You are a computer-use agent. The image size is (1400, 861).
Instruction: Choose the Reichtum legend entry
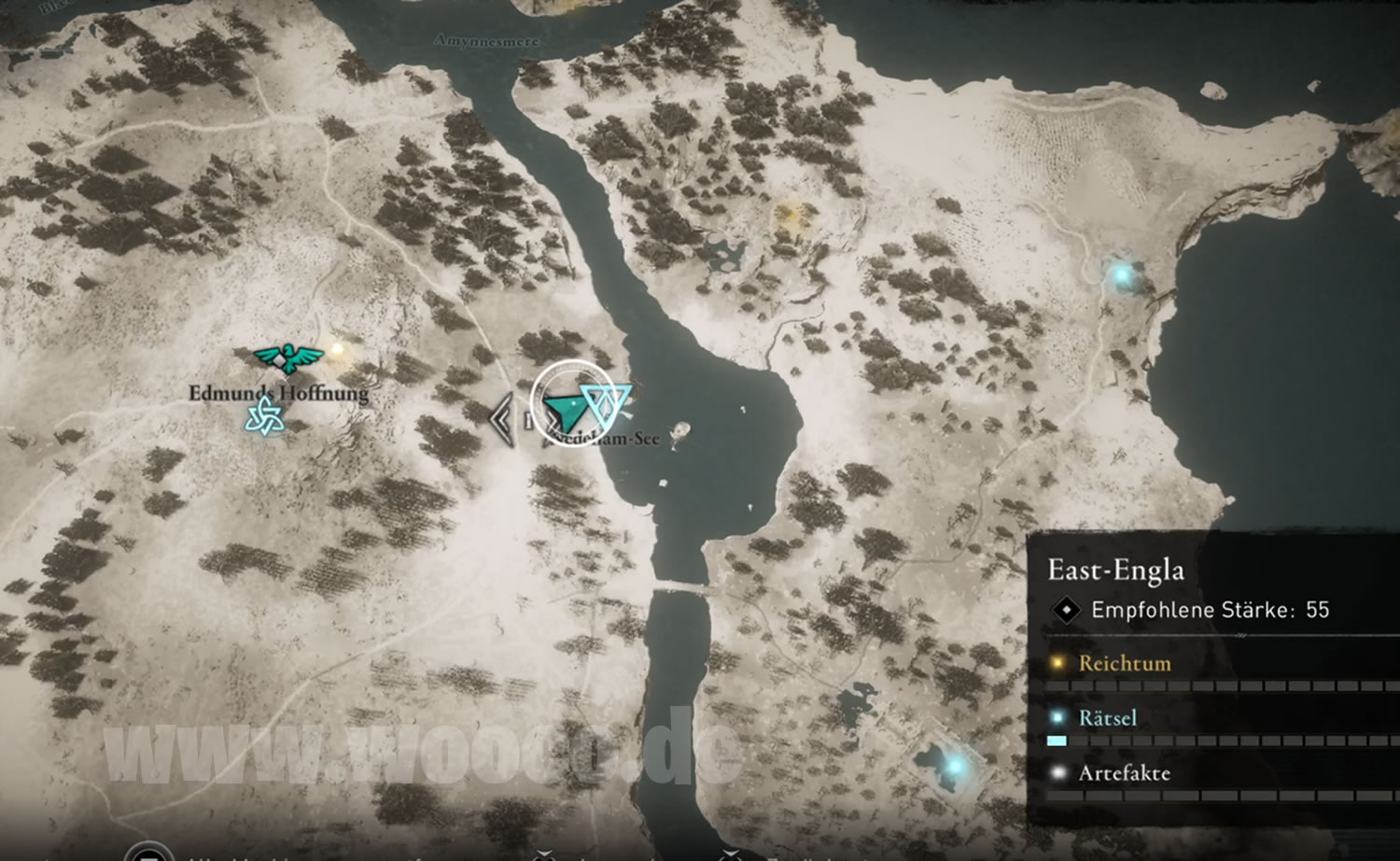coord(1124,663)
